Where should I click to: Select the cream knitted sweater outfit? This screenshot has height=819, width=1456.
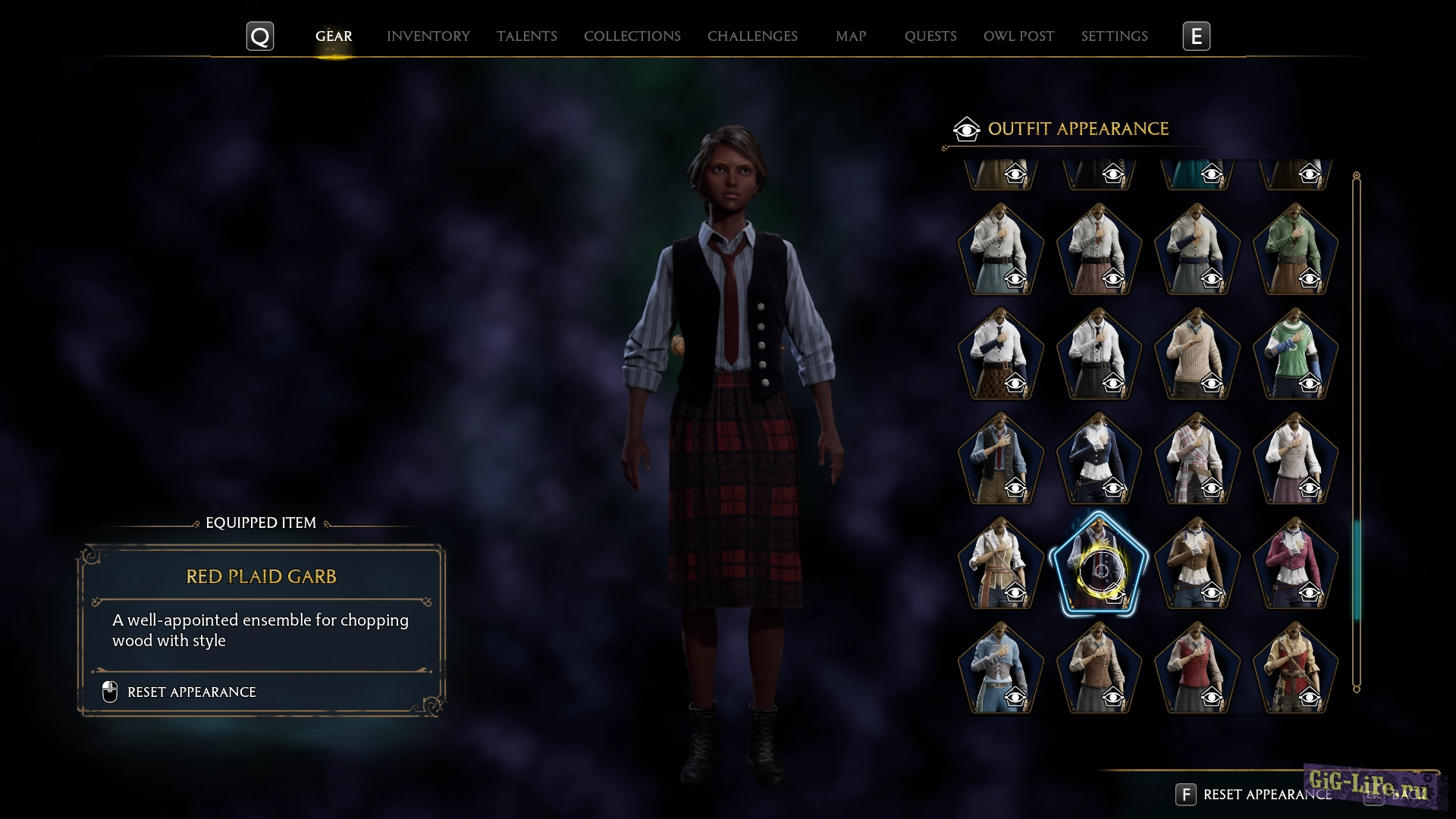(1197, 353)
